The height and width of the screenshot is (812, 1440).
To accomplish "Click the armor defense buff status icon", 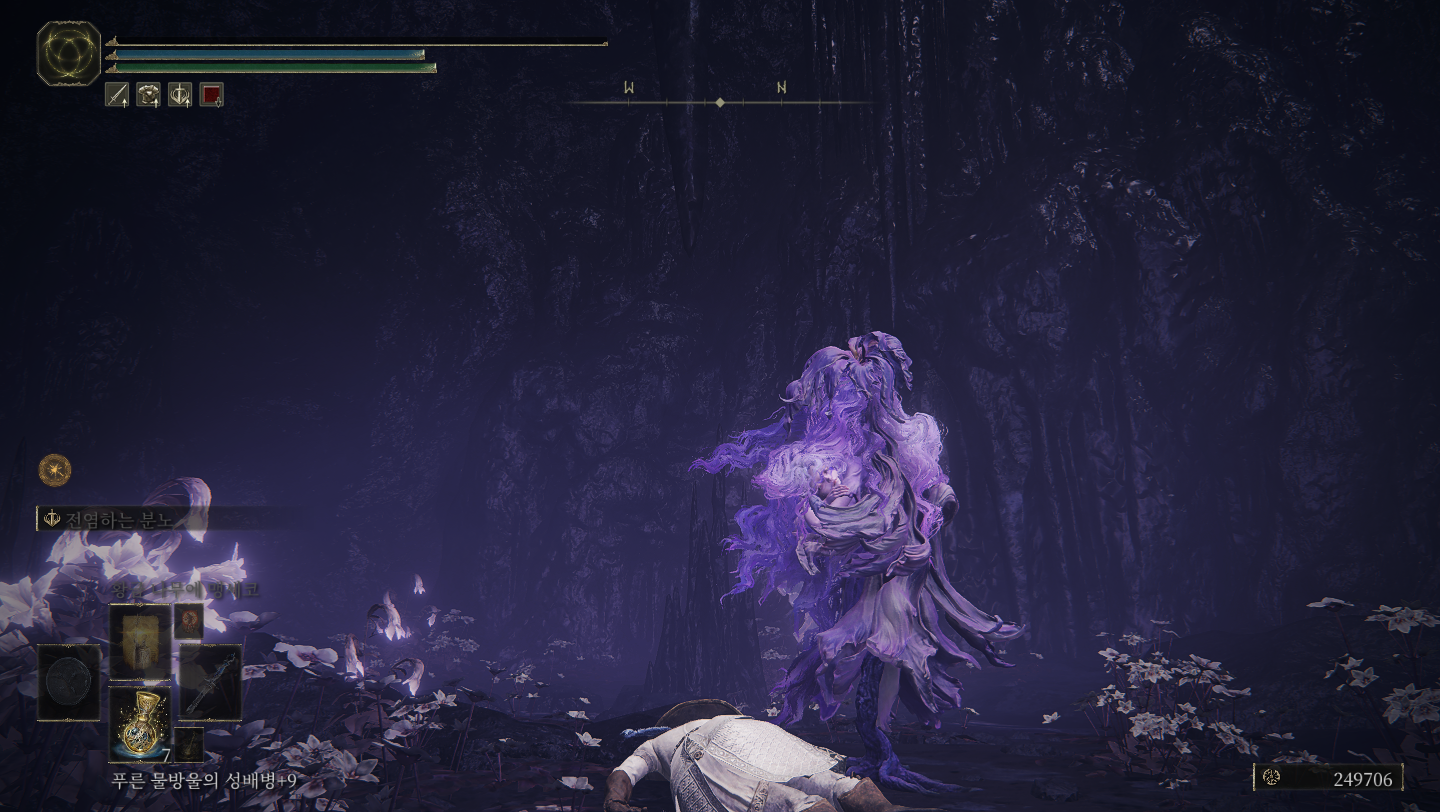I will tap(148, 95).
